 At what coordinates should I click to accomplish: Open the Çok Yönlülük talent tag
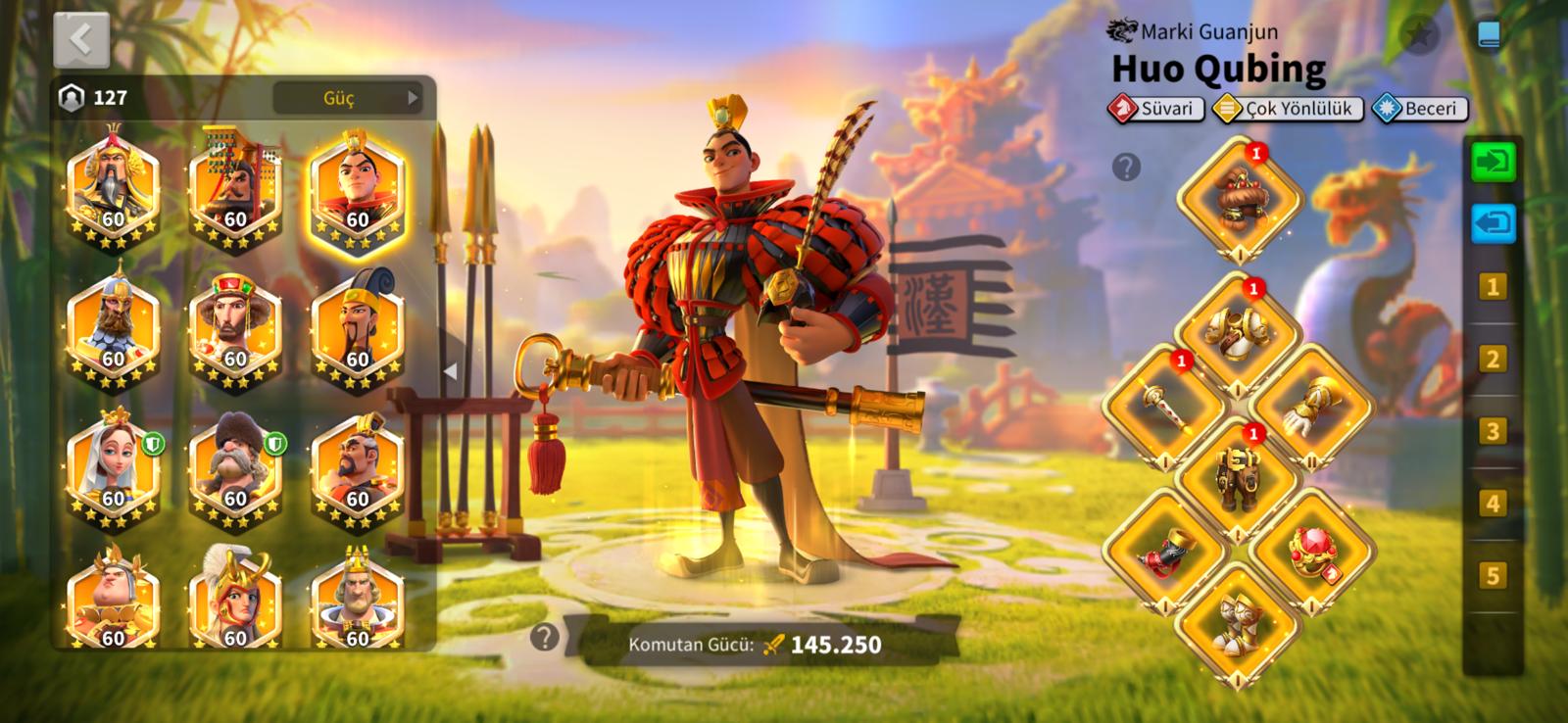tap(1288, 109)
